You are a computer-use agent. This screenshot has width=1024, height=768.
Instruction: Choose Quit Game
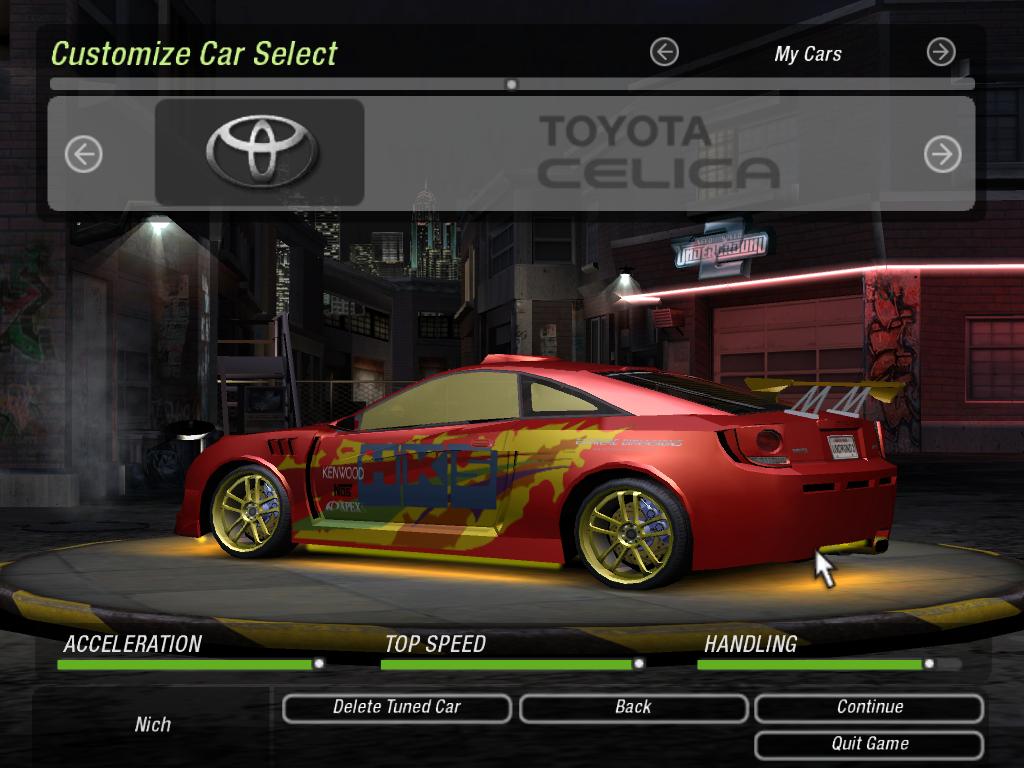[869, 745]
